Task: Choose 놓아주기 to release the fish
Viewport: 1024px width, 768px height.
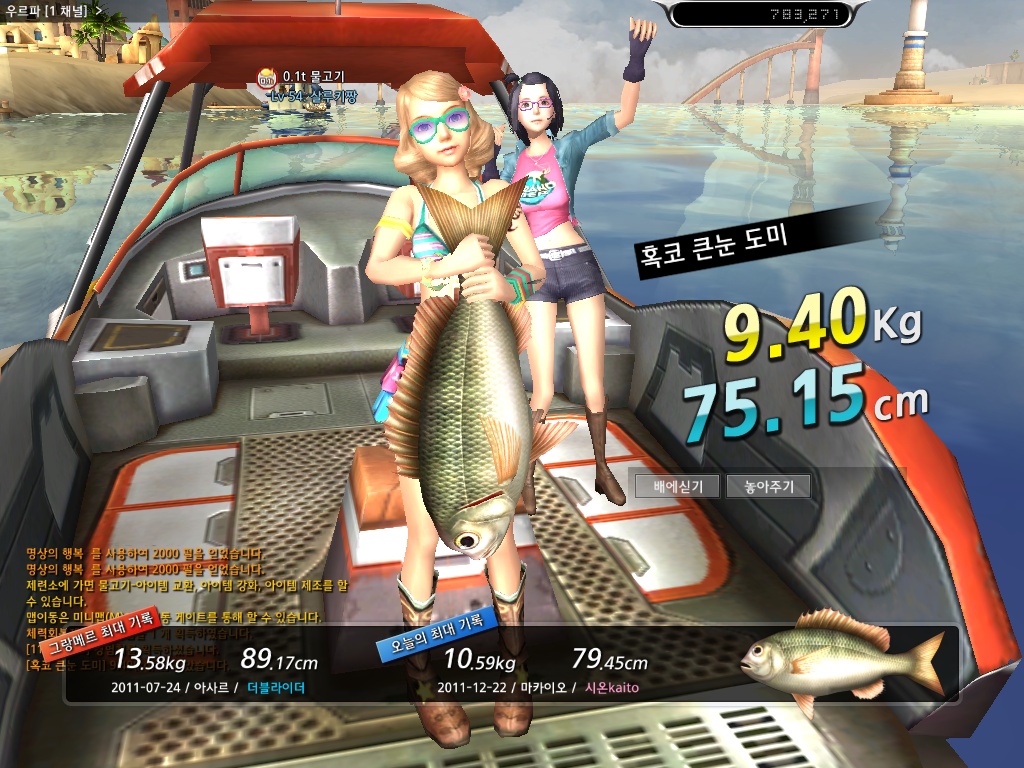Action: pyautogui.click(x=767, y=487)
